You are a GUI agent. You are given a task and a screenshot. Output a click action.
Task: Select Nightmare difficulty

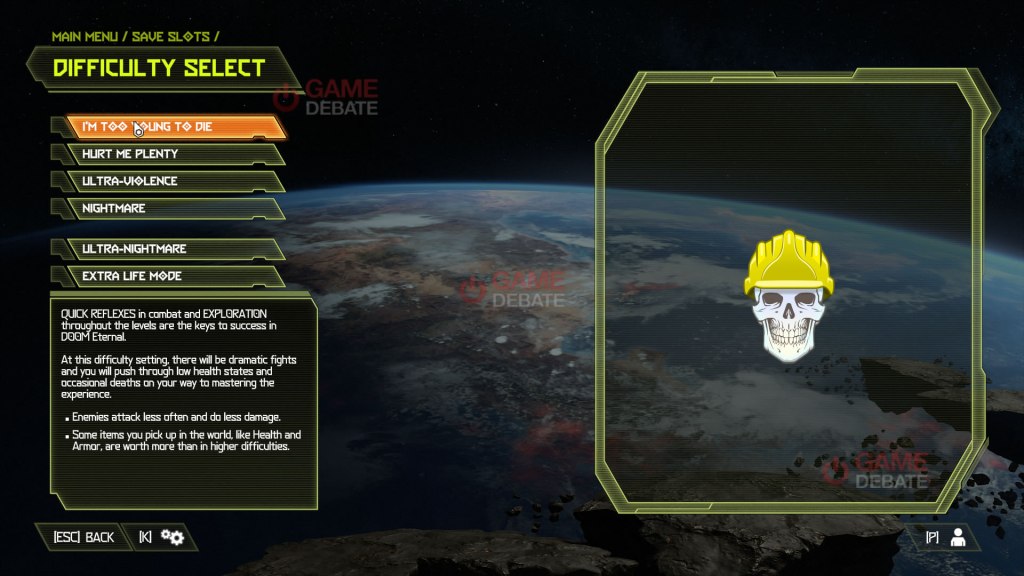point(170,208)
